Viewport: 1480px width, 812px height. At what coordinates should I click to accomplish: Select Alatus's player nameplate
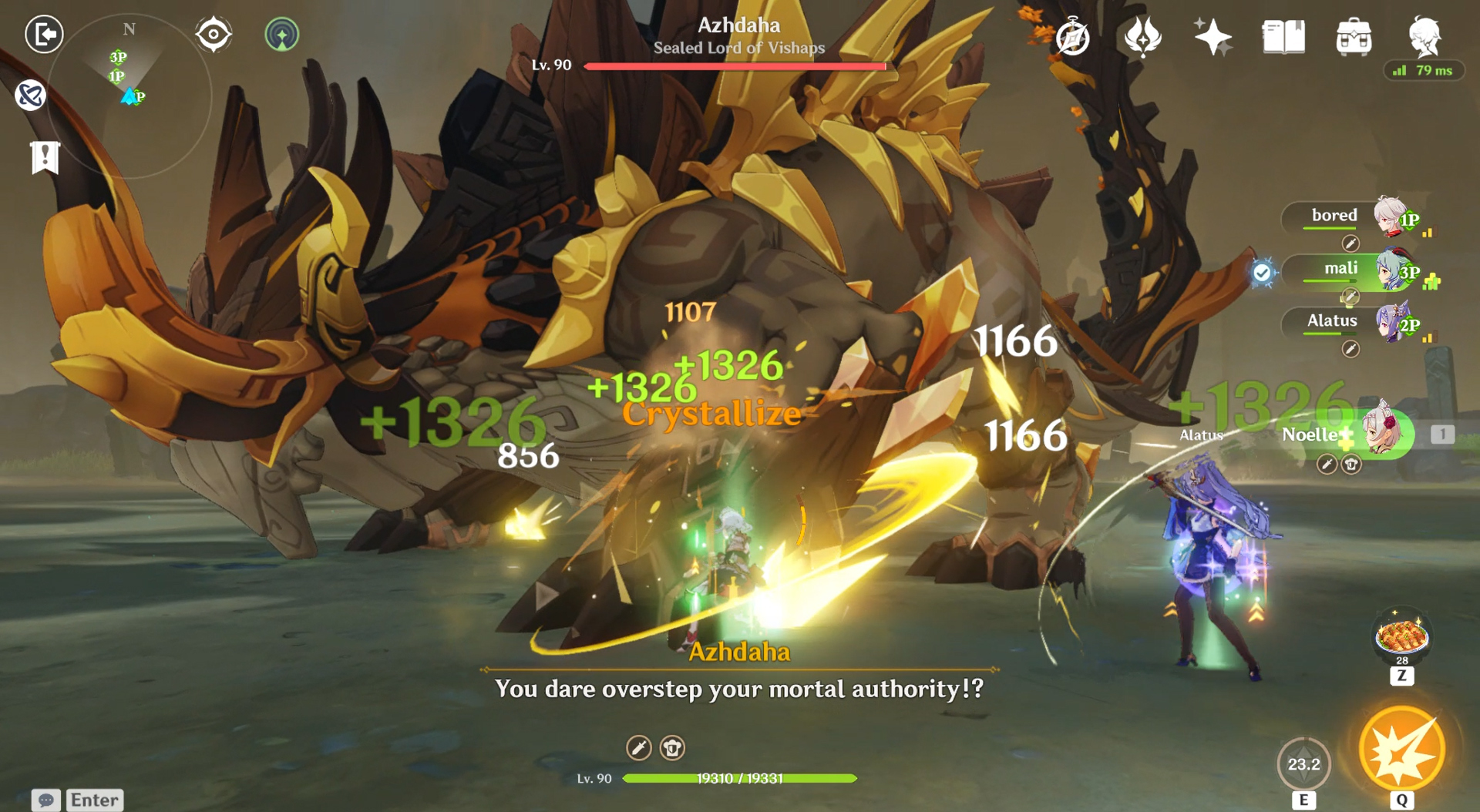[1331, 321]
